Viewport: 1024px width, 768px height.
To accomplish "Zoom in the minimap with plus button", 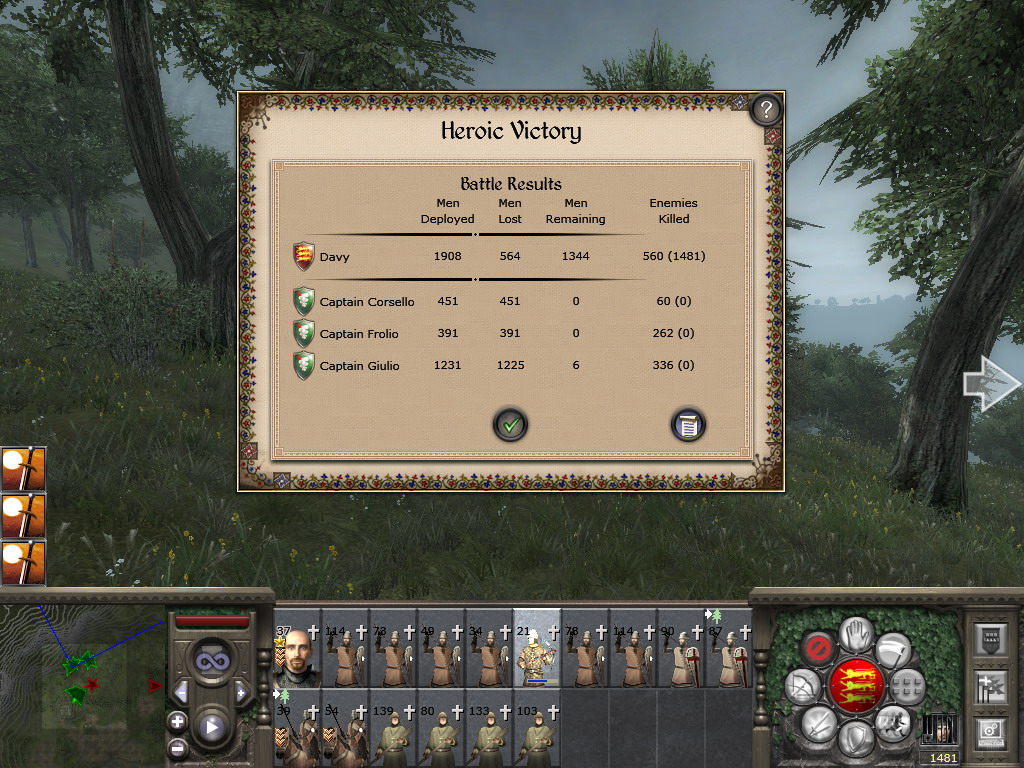I will [177, 720].
